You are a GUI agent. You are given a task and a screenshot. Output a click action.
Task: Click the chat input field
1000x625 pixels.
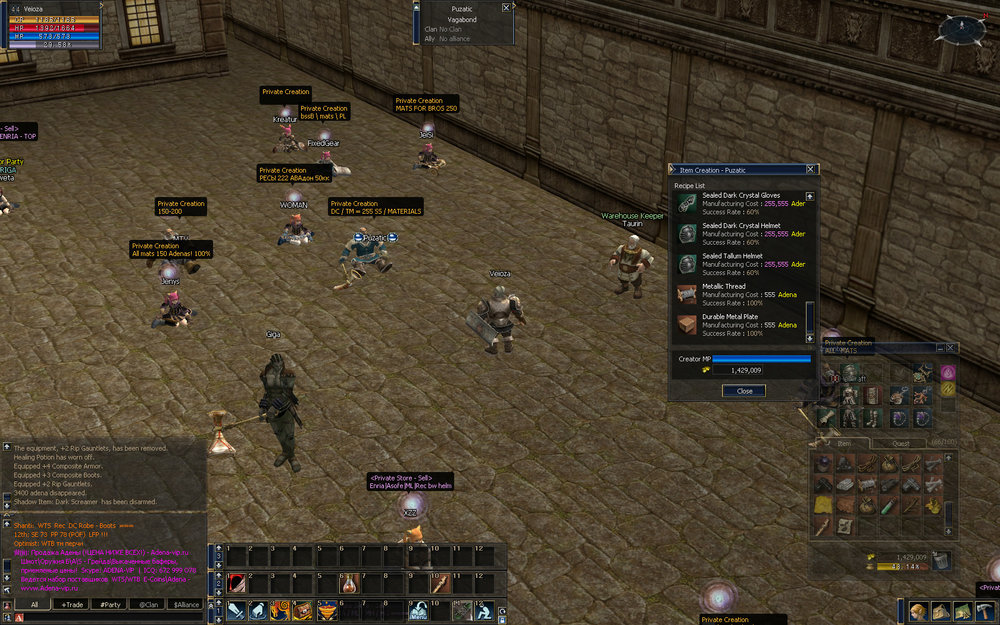click(110, 618)
